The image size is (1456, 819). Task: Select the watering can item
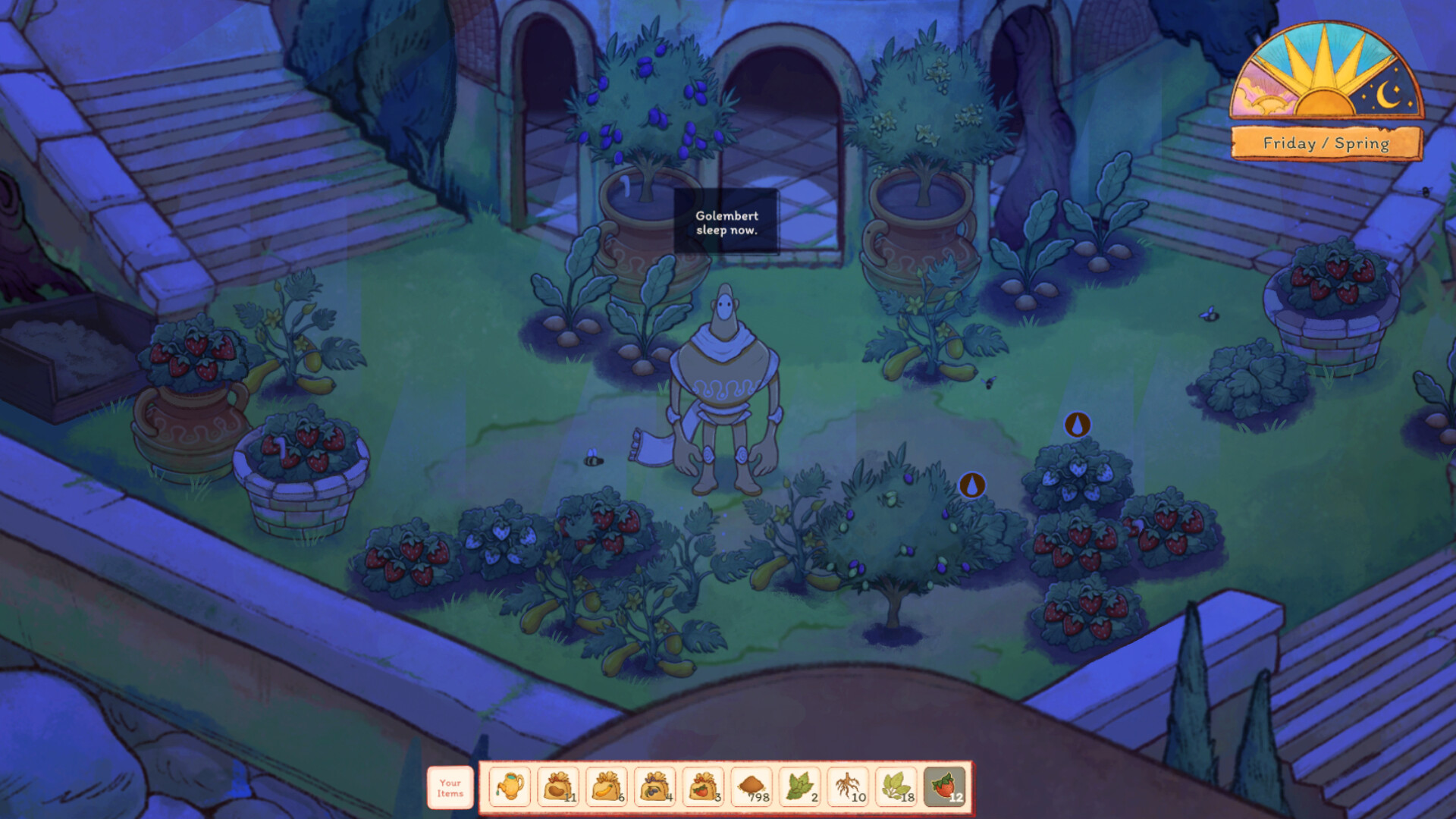pos(509,786)
